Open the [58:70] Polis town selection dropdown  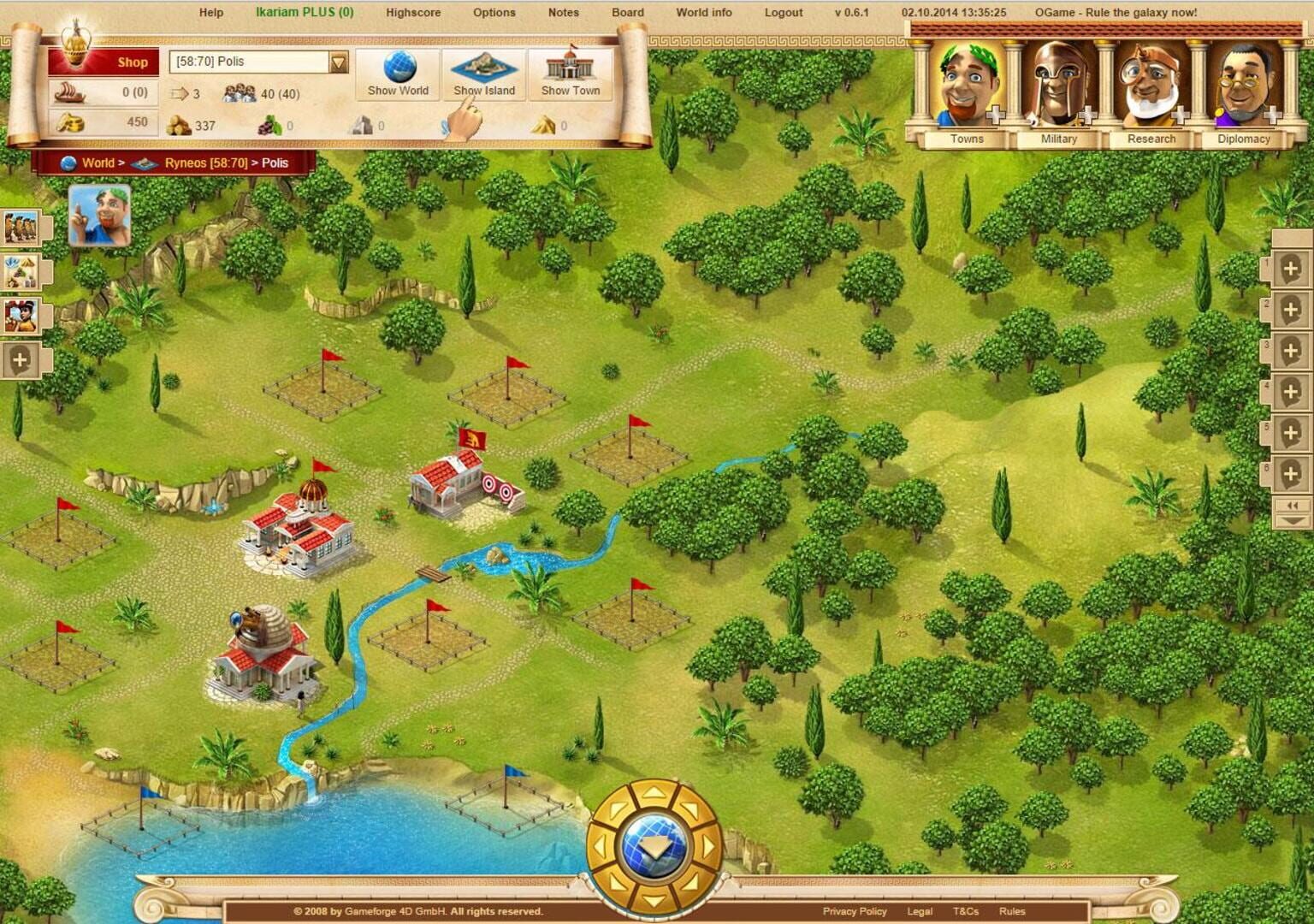tap(255, 62)
